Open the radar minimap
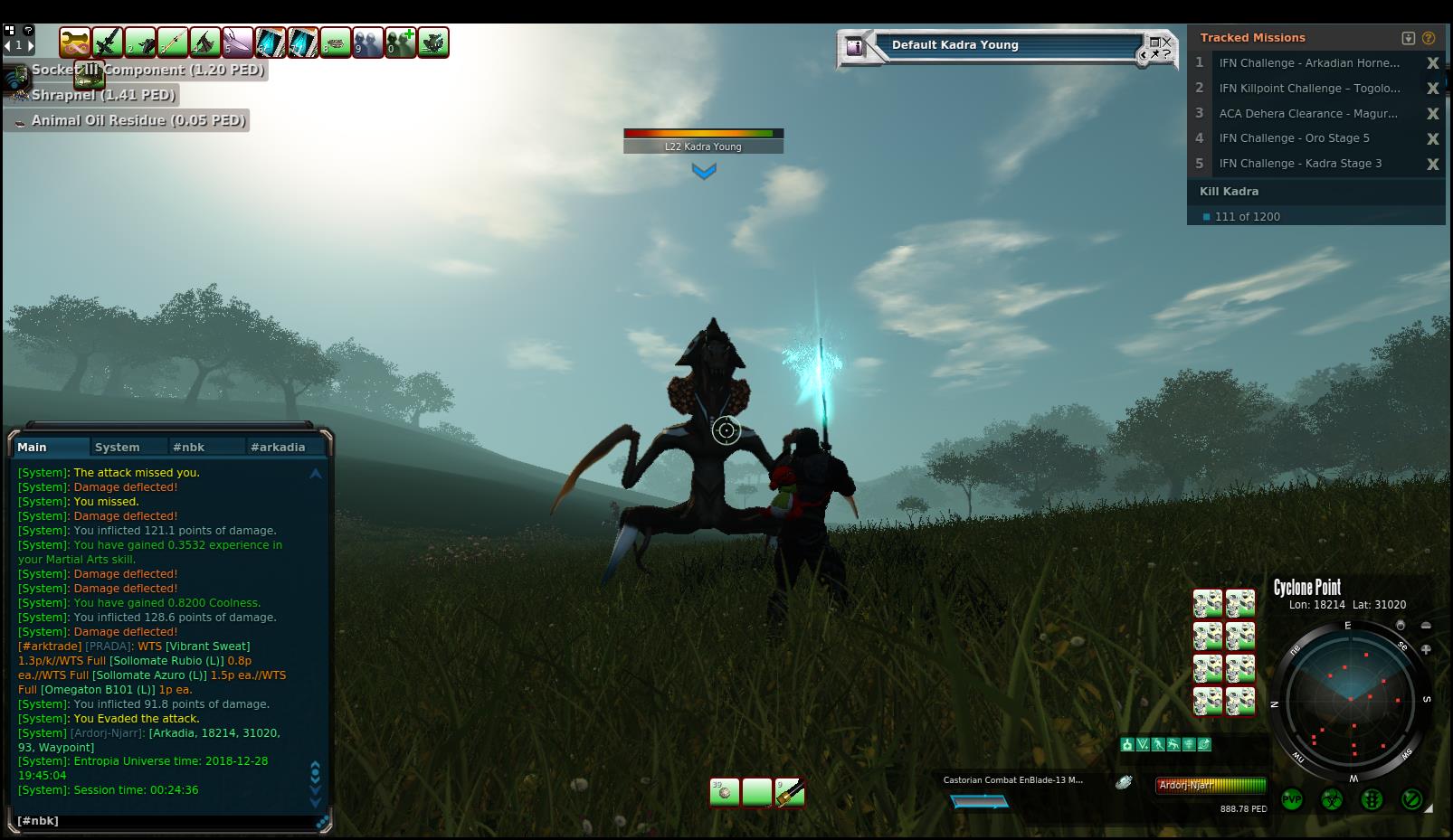This screenshot has width=1453, height=840. (1351, 699)
